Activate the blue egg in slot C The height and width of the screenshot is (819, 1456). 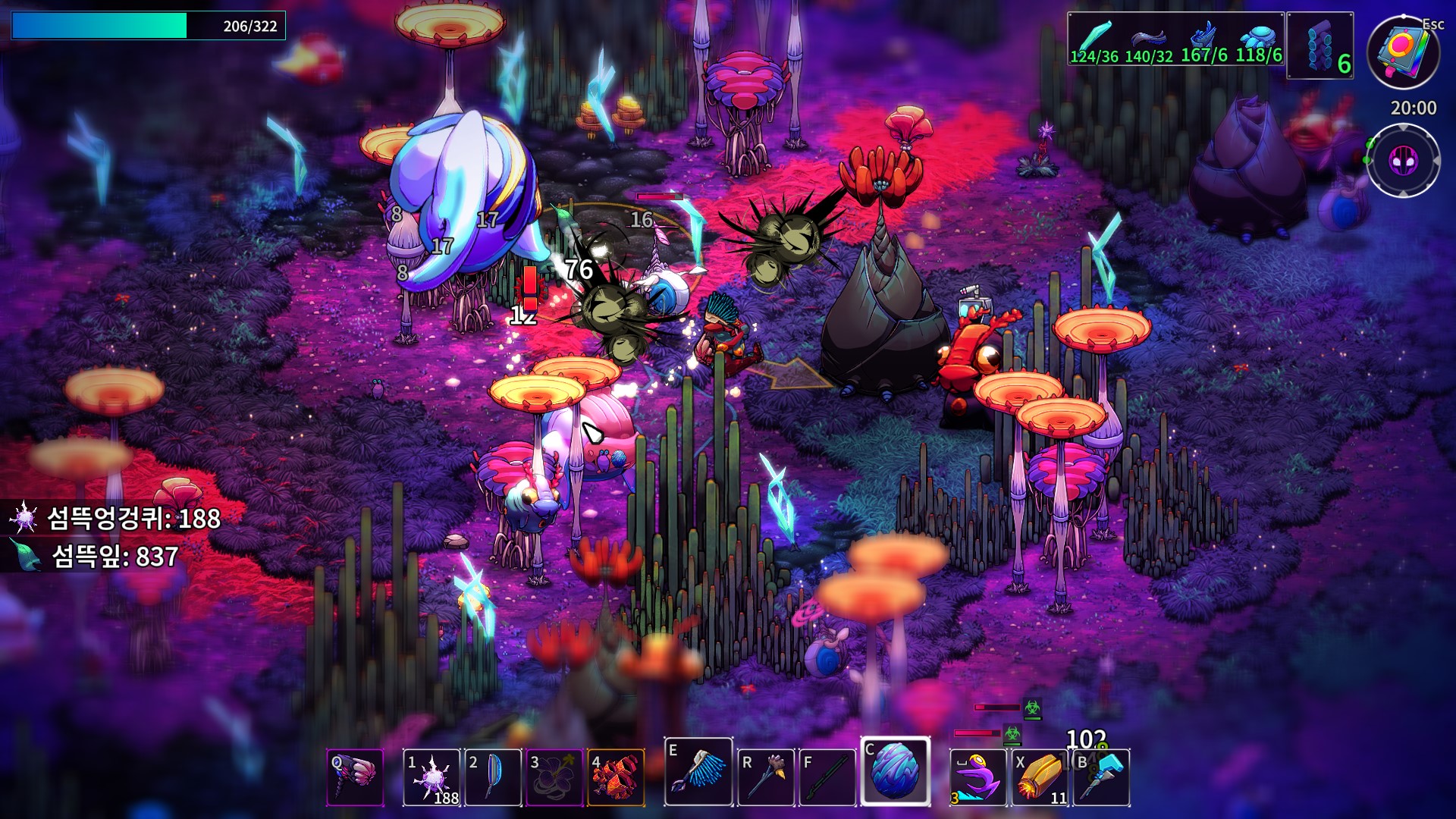[895, 771]
